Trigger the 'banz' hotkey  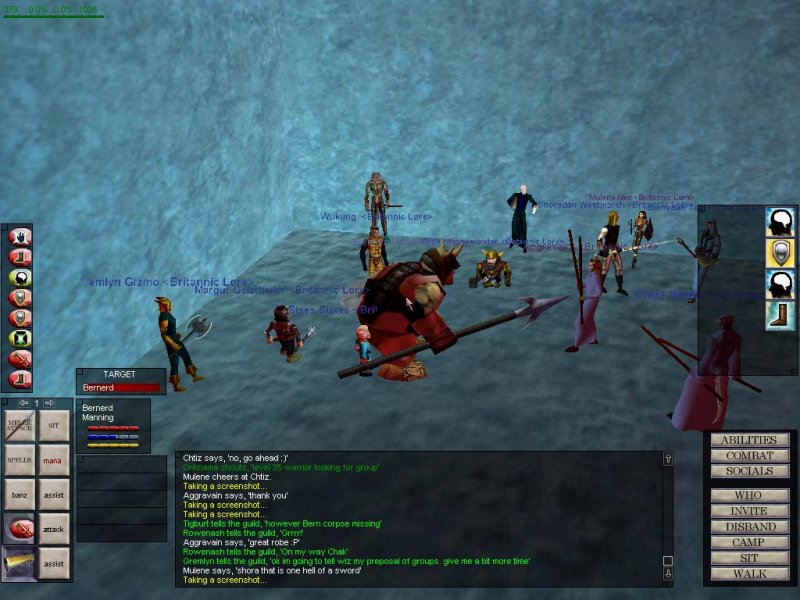(x=21, y=494)
